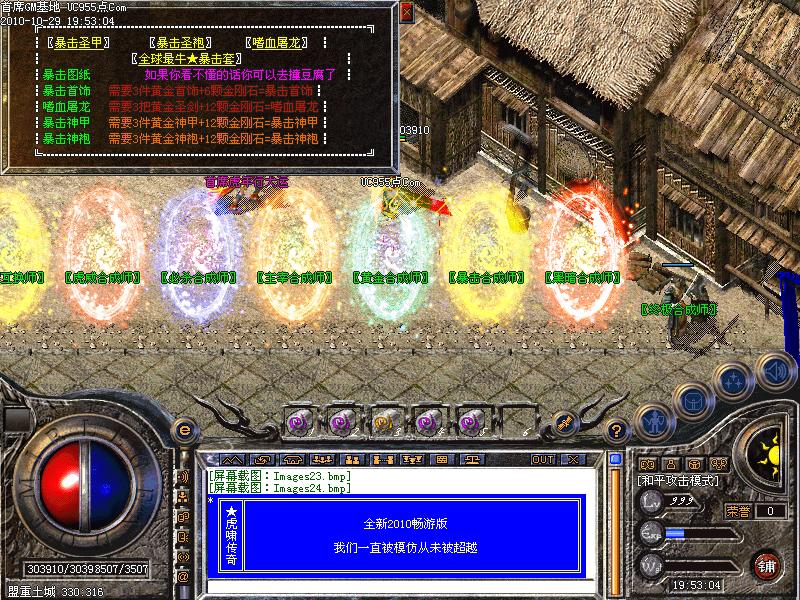This screenshot has height=600, width=800.
Task: Click the X button beside OUT
Action: [573, 460]
